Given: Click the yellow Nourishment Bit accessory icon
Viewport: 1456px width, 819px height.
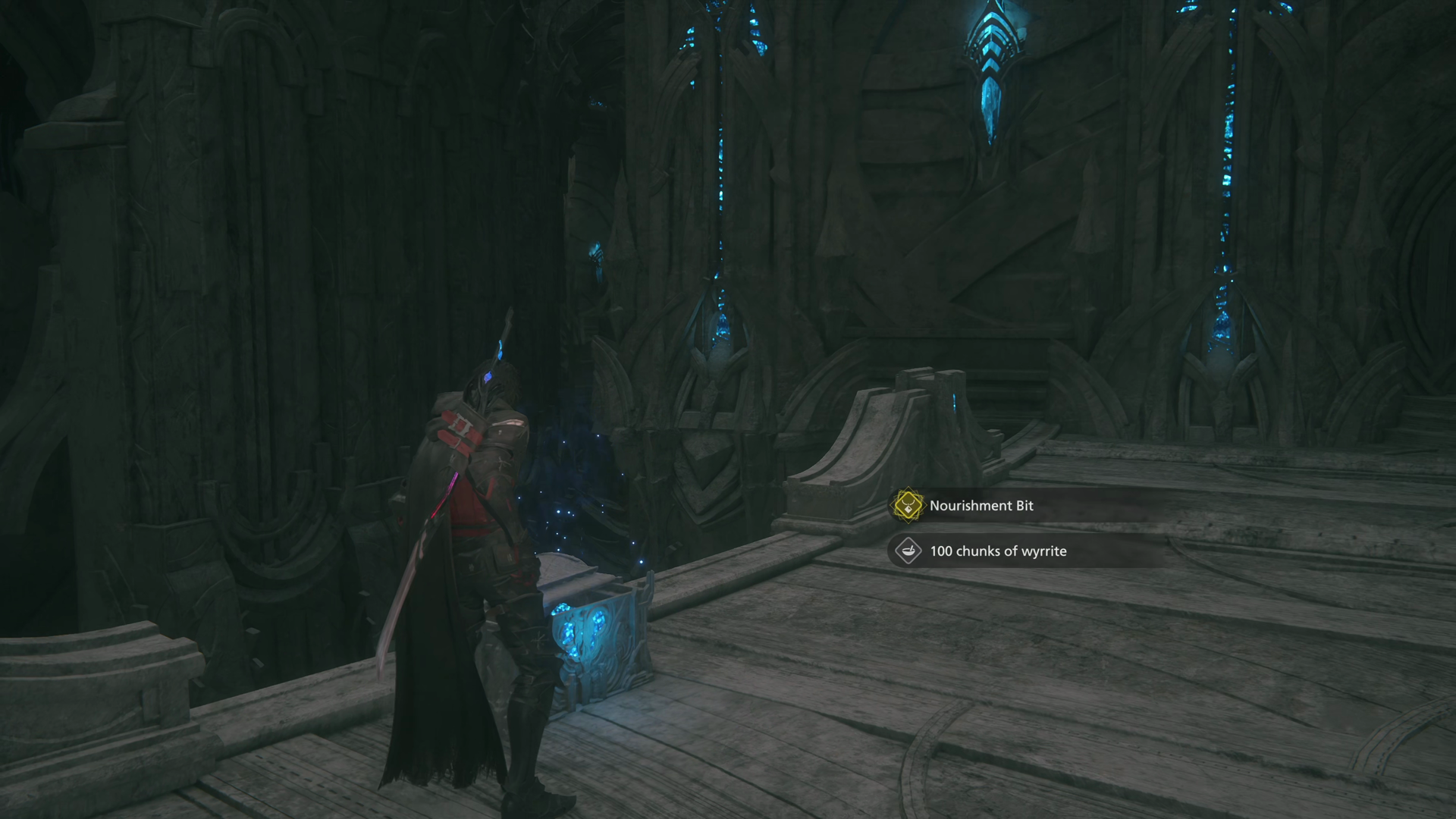Looking at the screenshot, I should coord(908,506).
